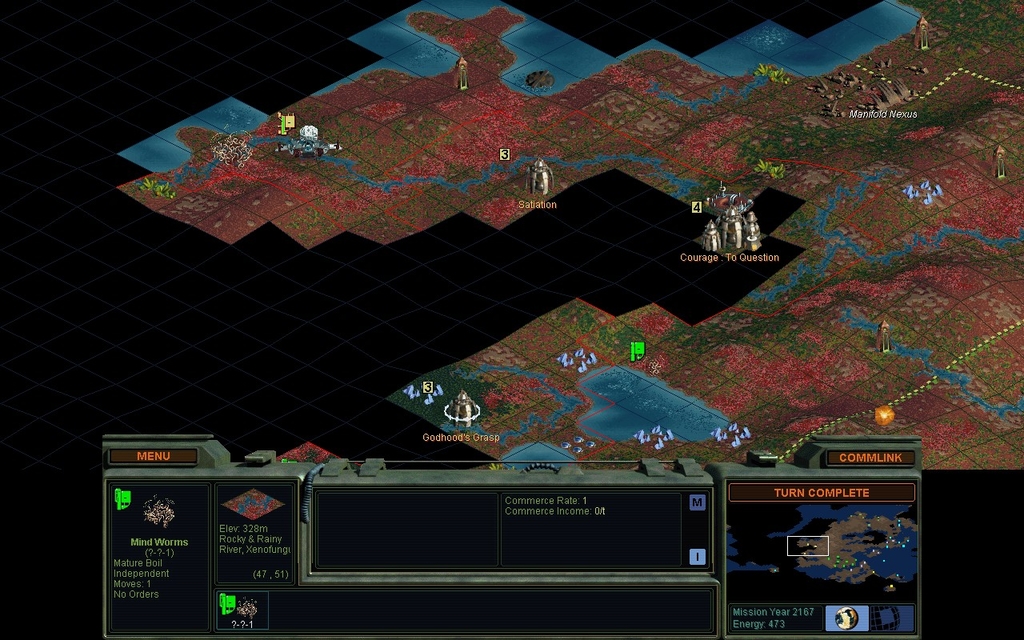Click the TURN COMPLETE button
The width and height of the screenshot is (1024, 640).
point(821,493)
